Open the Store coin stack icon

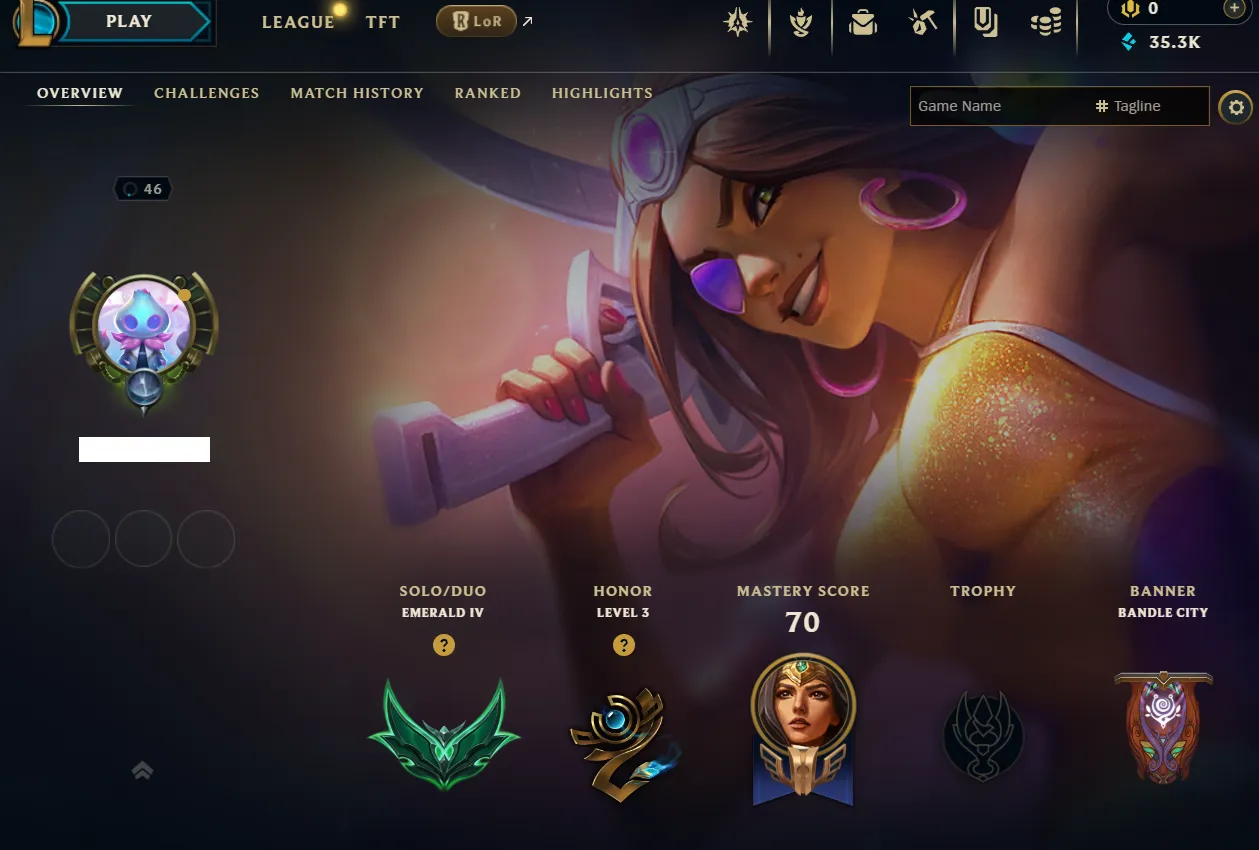tap(1045, 23)
